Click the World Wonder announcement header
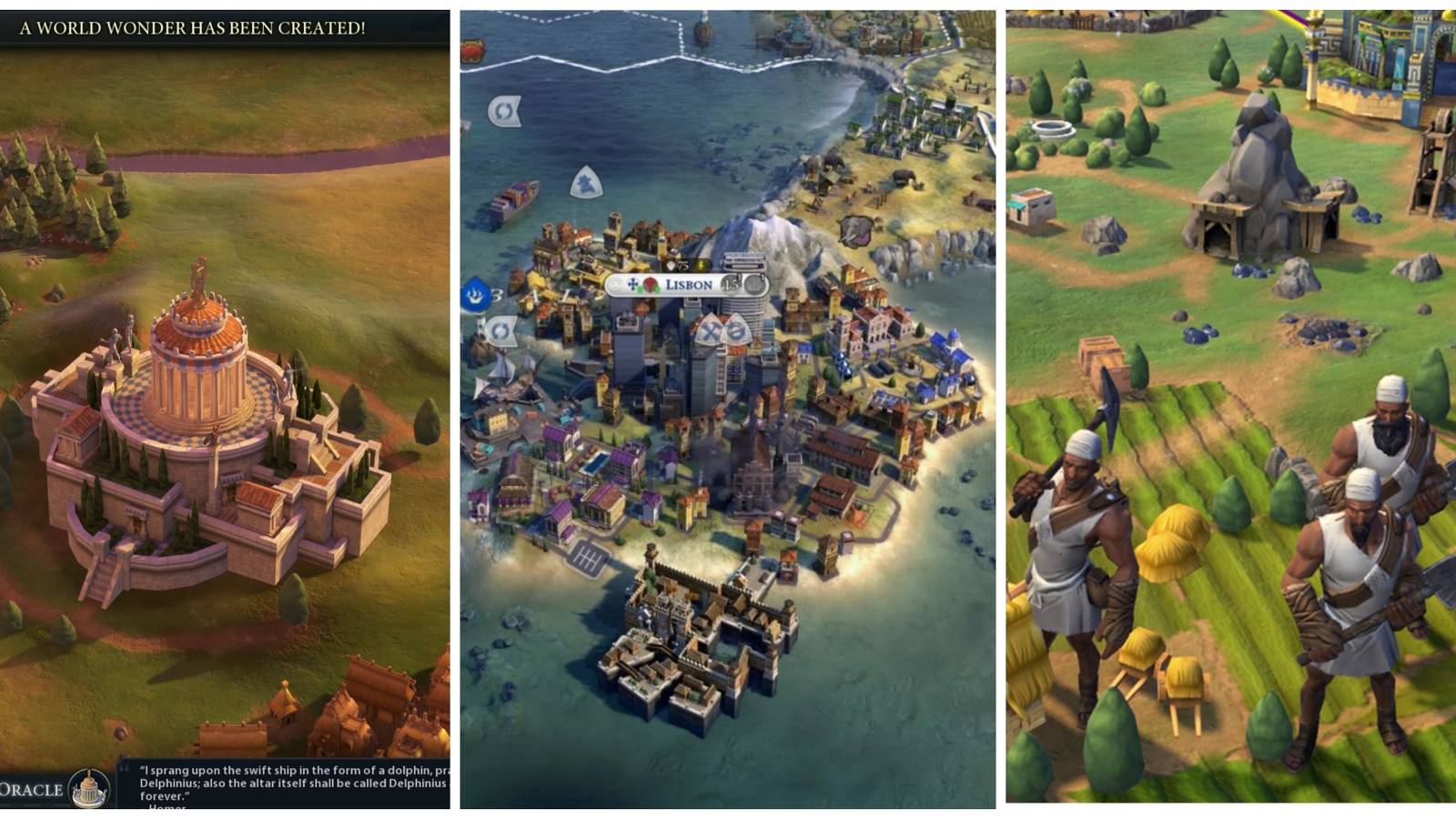This screenshot has width=1456, height=819. pyautogui.click(x=191, y=28)
